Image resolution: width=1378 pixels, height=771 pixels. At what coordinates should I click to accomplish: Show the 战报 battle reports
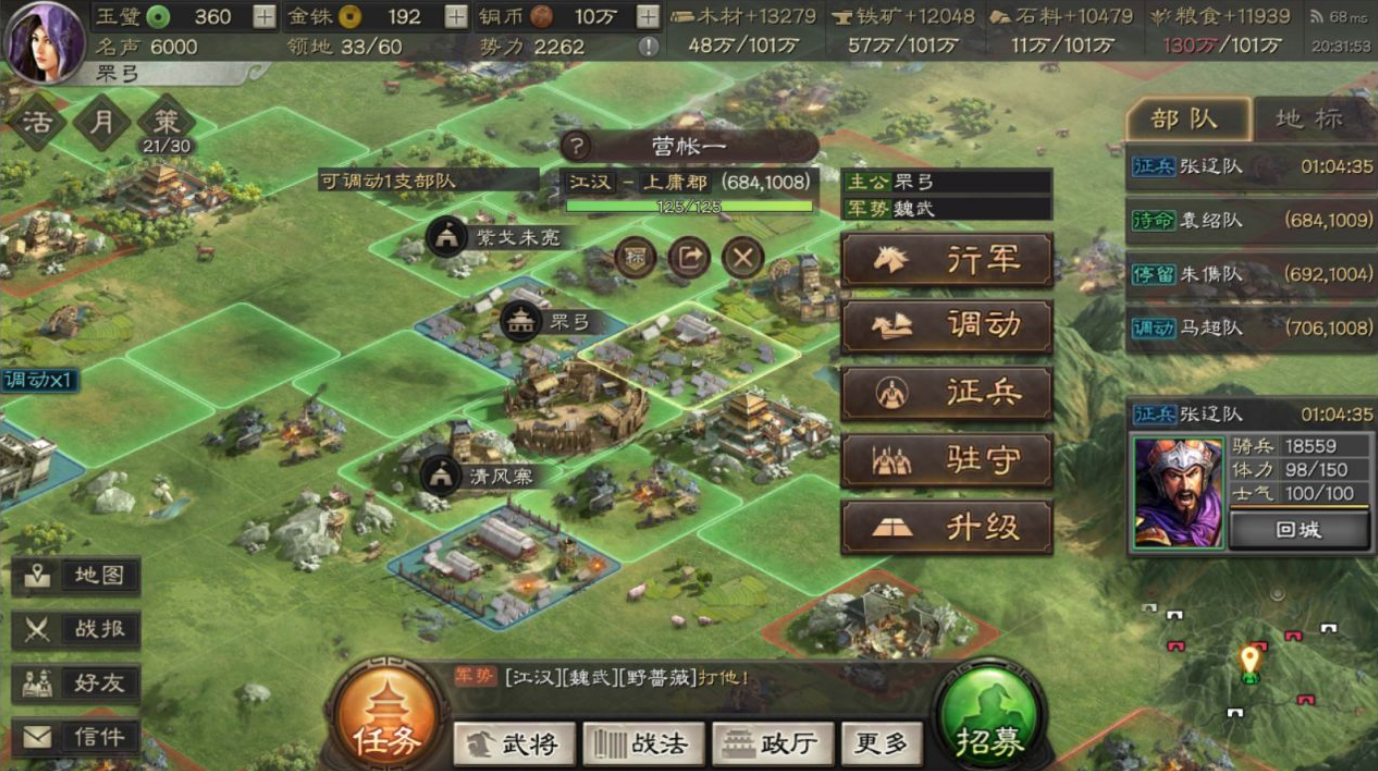pos(76,629)
